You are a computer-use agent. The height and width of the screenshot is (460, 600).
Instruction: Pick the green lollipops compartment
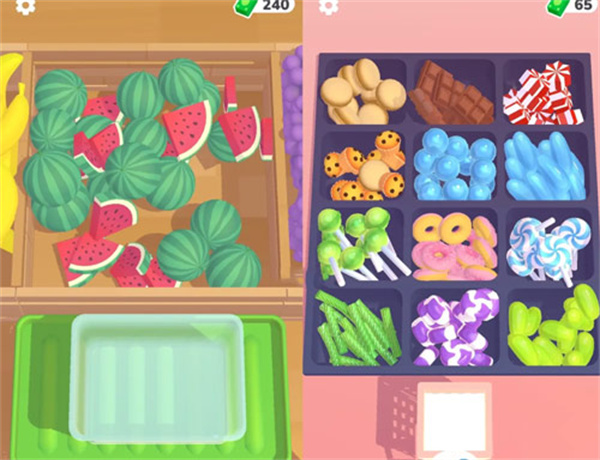coord(362,243)
